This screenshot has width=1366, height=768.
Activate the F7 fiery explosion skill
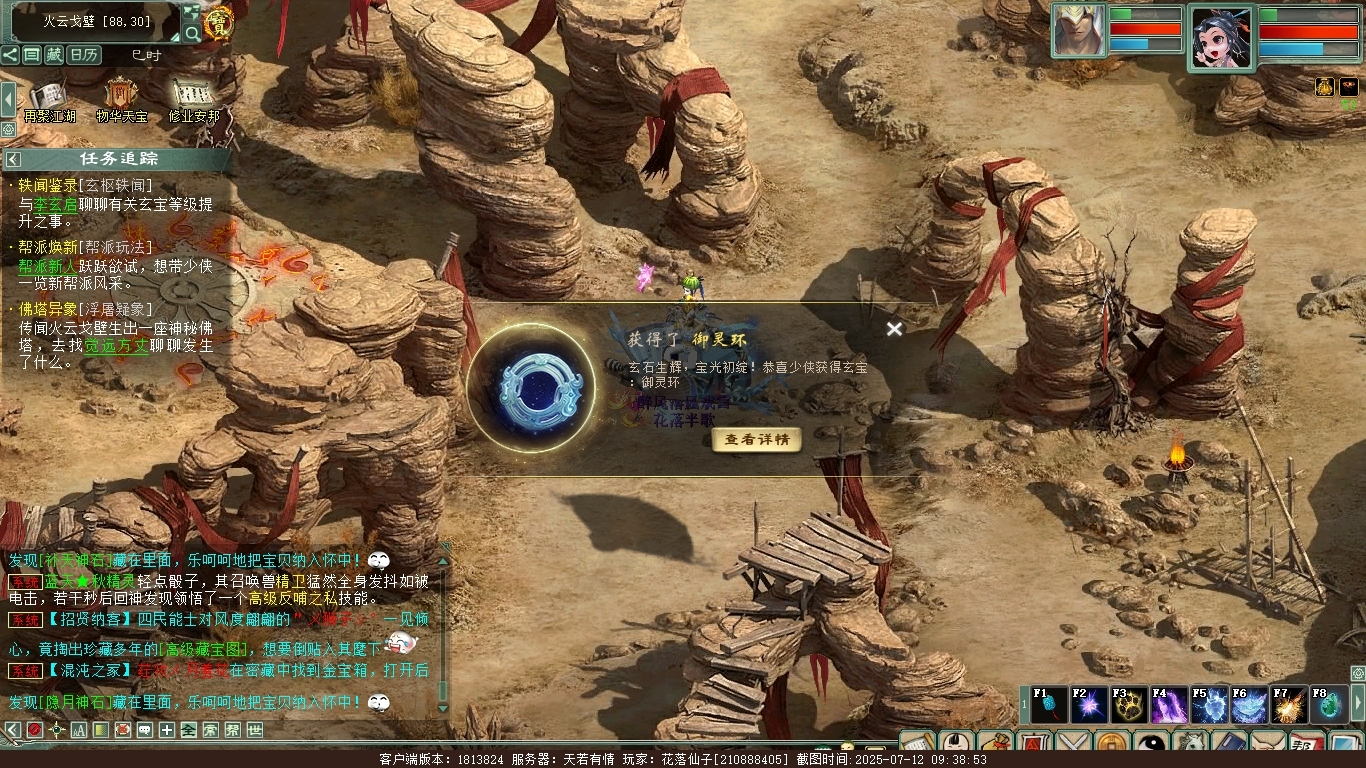point(1290,705)
